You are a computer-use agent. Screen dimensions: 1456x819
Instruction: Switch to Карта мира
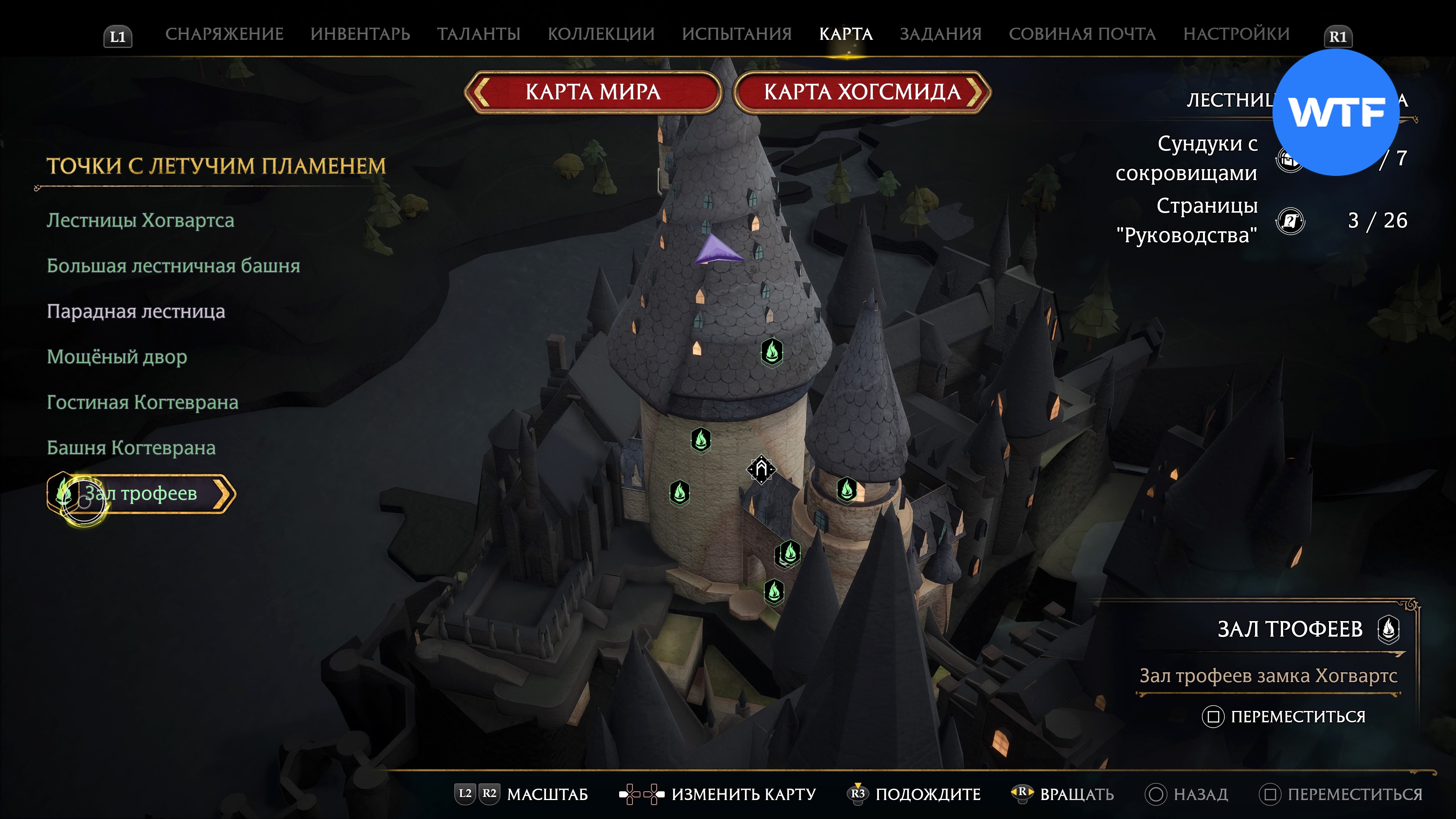click(x=593, y=92)
